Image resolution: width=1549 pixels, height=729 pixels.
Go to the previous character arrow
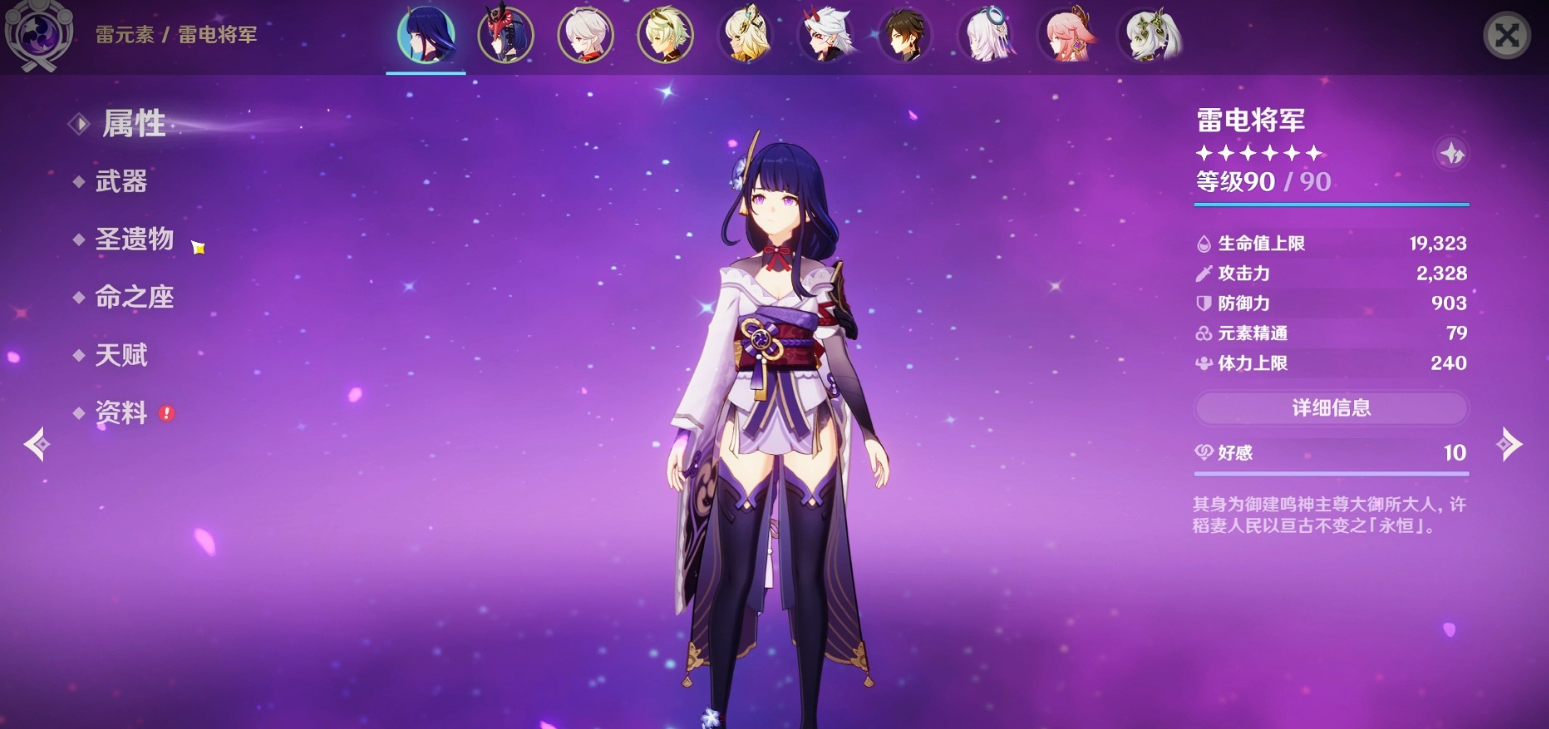click(37, 444)
